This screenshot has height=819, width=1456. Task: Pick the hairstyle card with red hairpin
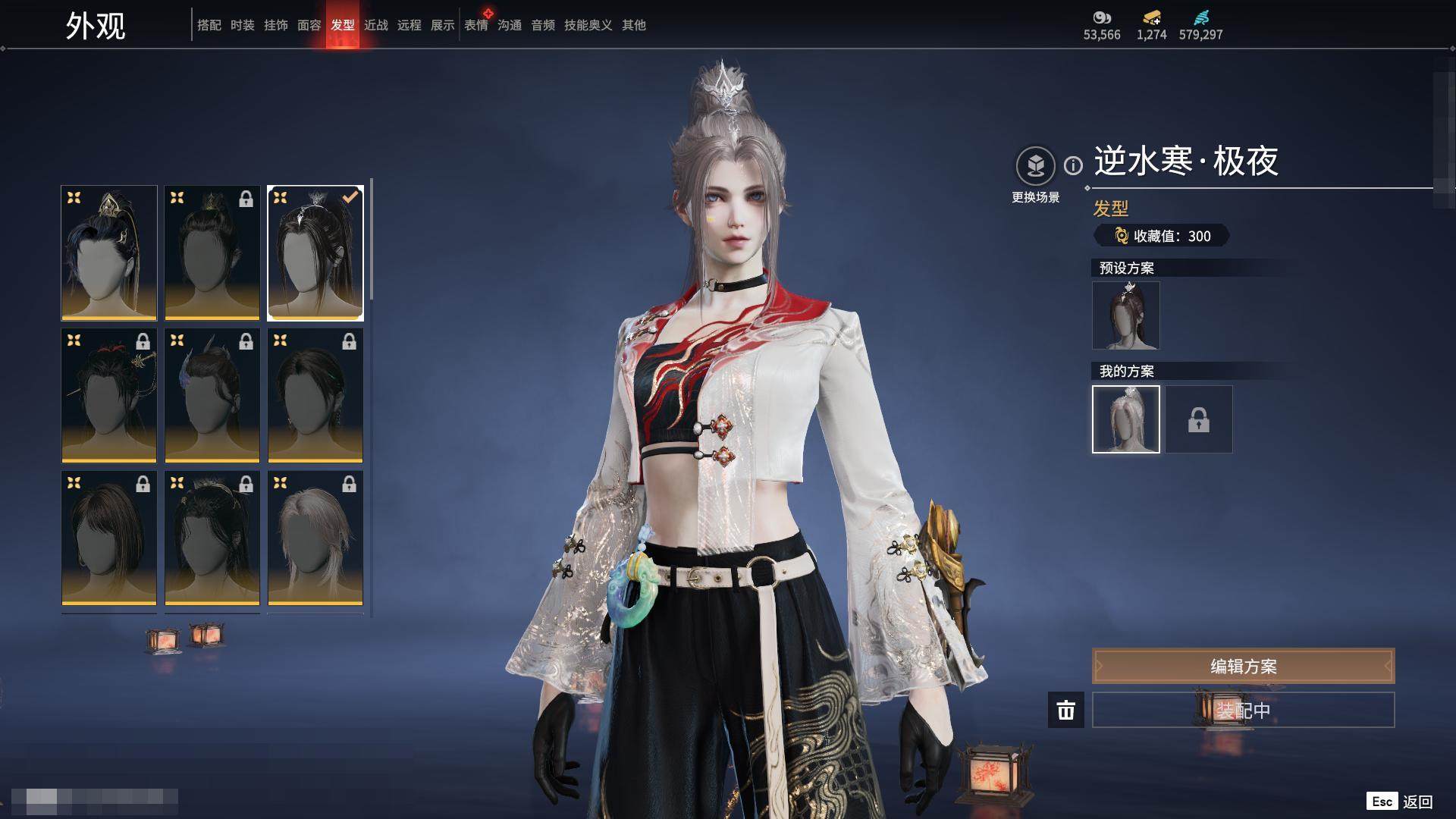click(109, 395)
